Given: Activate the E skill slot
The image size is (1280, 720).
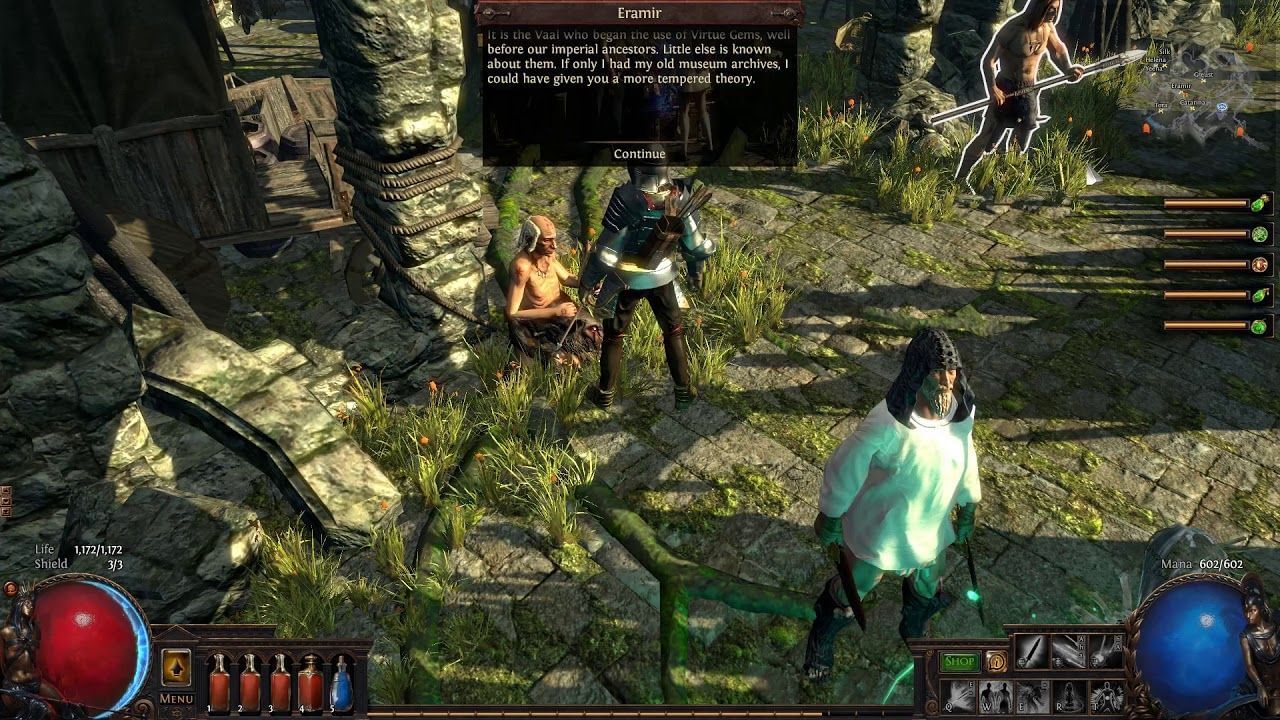Looking at the screenshot, I should pyautogui.click(x=1032, y=695).
